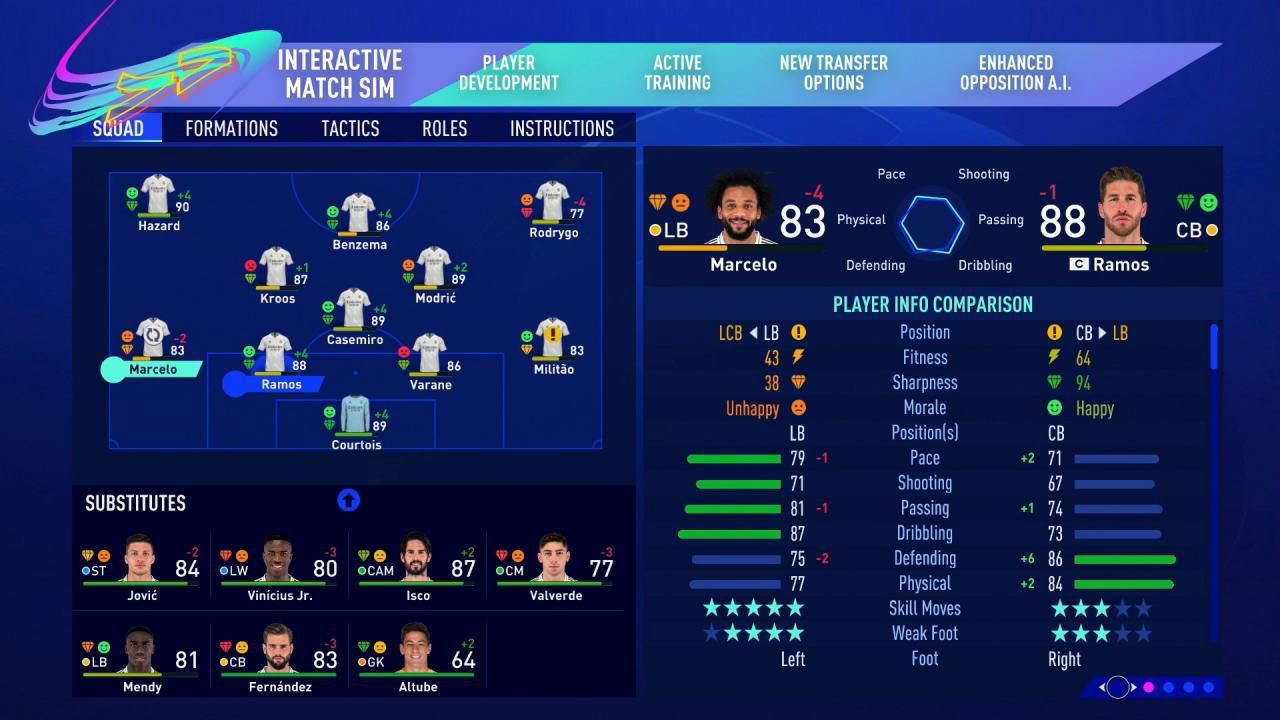Screen dimensions: 1280x720
Task: Select substitute Jović
Action: click(x=141, y=565)
